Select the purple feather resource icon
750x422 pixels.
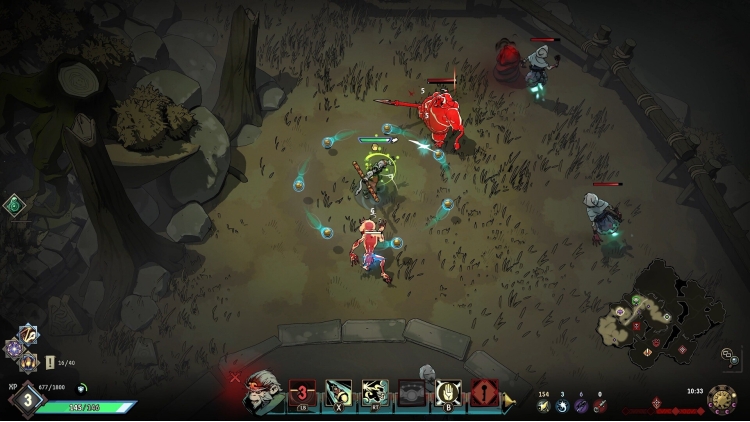[581, 406]
